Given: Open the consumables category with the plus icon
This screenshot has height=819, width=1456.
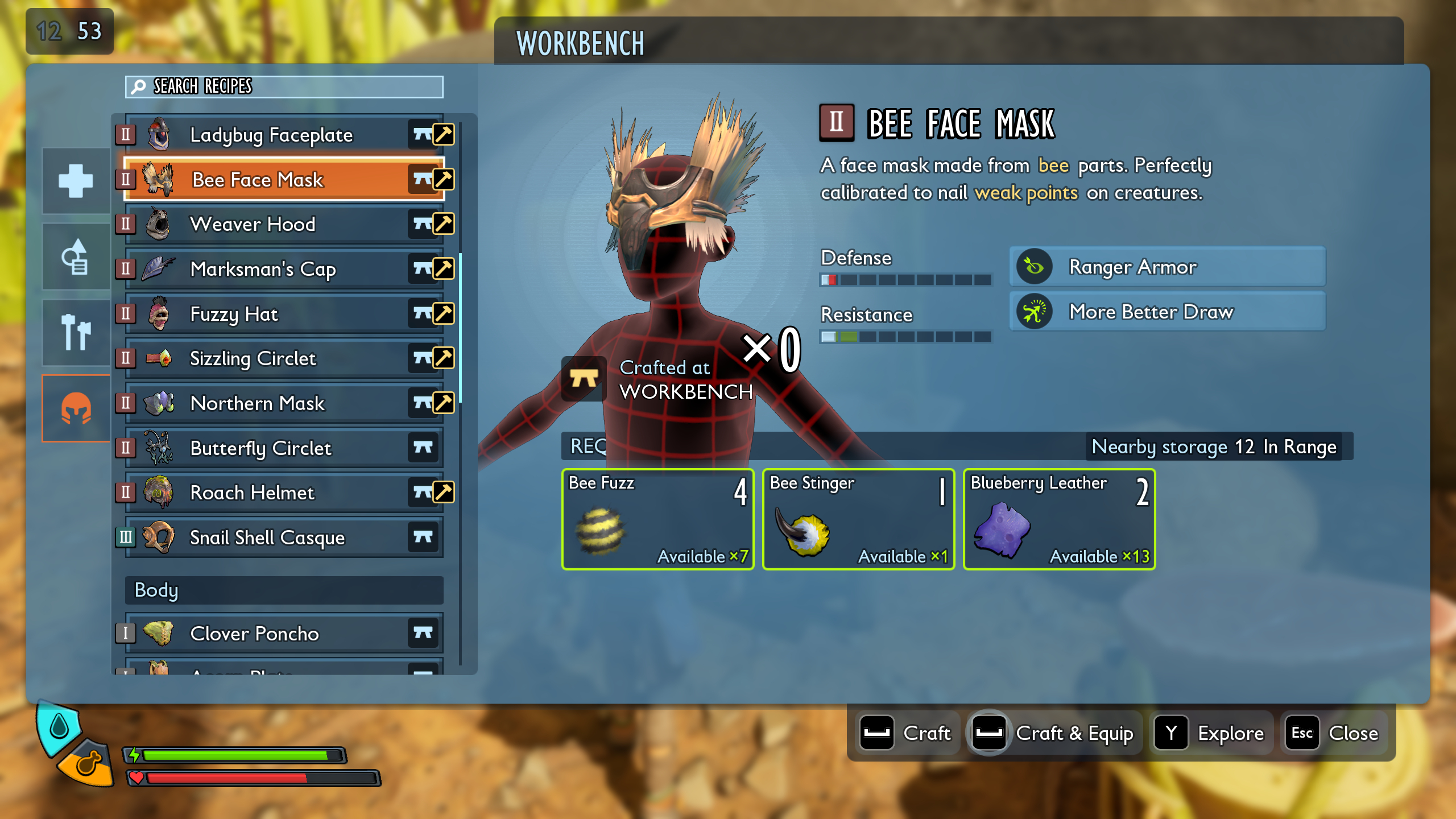Looking at the screenshot, I should pyautogui.click(x=76, y=181).
